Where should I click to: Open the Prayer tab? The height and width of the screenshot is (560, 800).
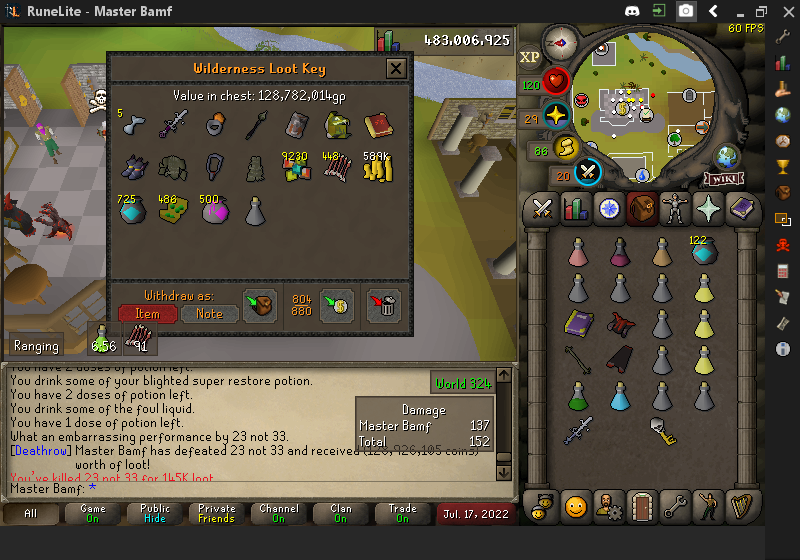coord(707,209)
